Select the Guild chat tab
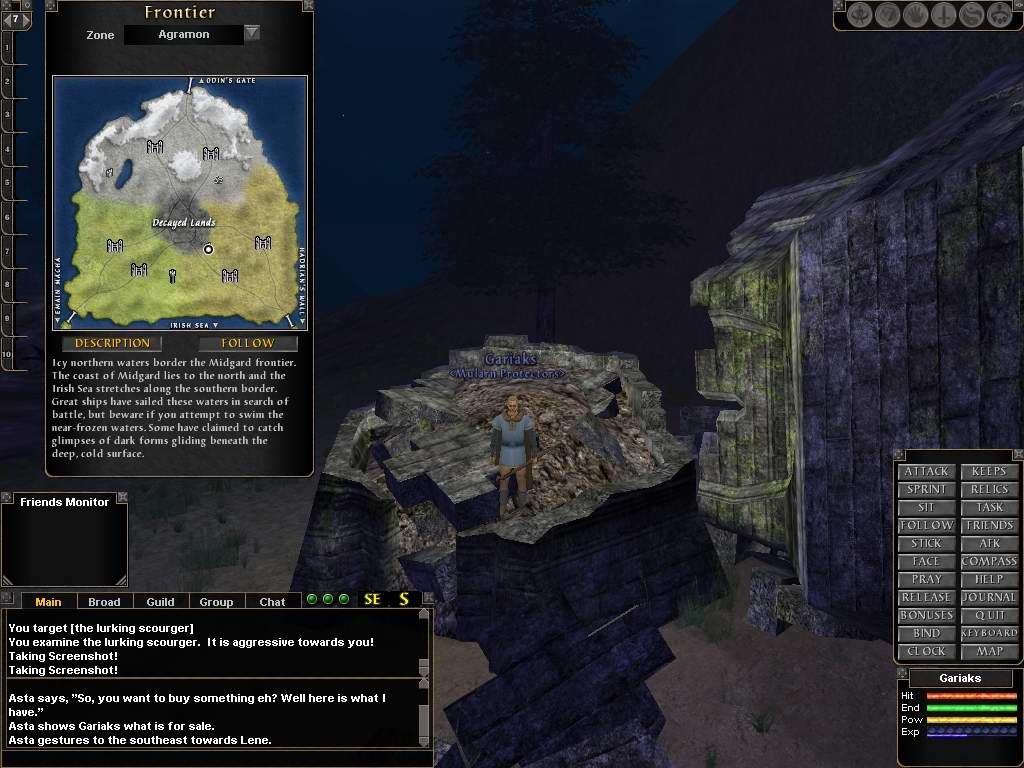Screen dimensions: 1024x768 pyautogui.click(x=160, y=602)
